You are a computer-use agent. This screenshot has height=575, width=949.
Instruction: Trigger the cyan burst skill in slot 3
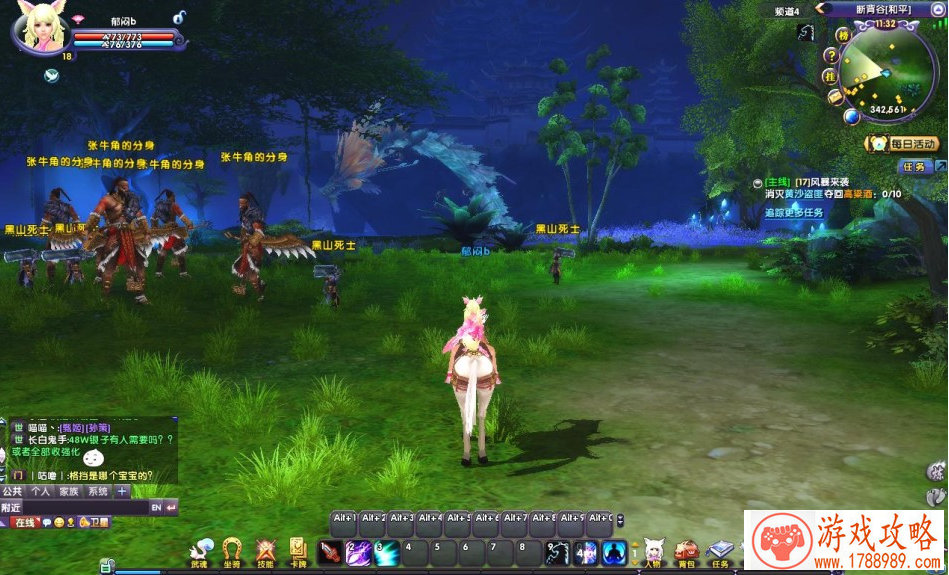(x=386, y=552)
